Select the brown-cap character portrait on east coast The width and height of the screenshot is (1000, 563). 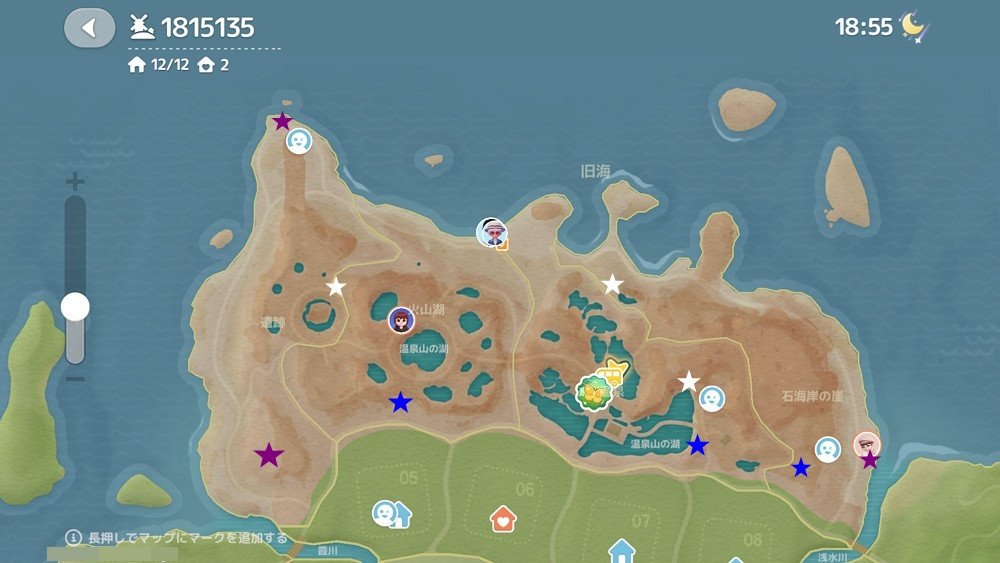(x=867, y=445)
